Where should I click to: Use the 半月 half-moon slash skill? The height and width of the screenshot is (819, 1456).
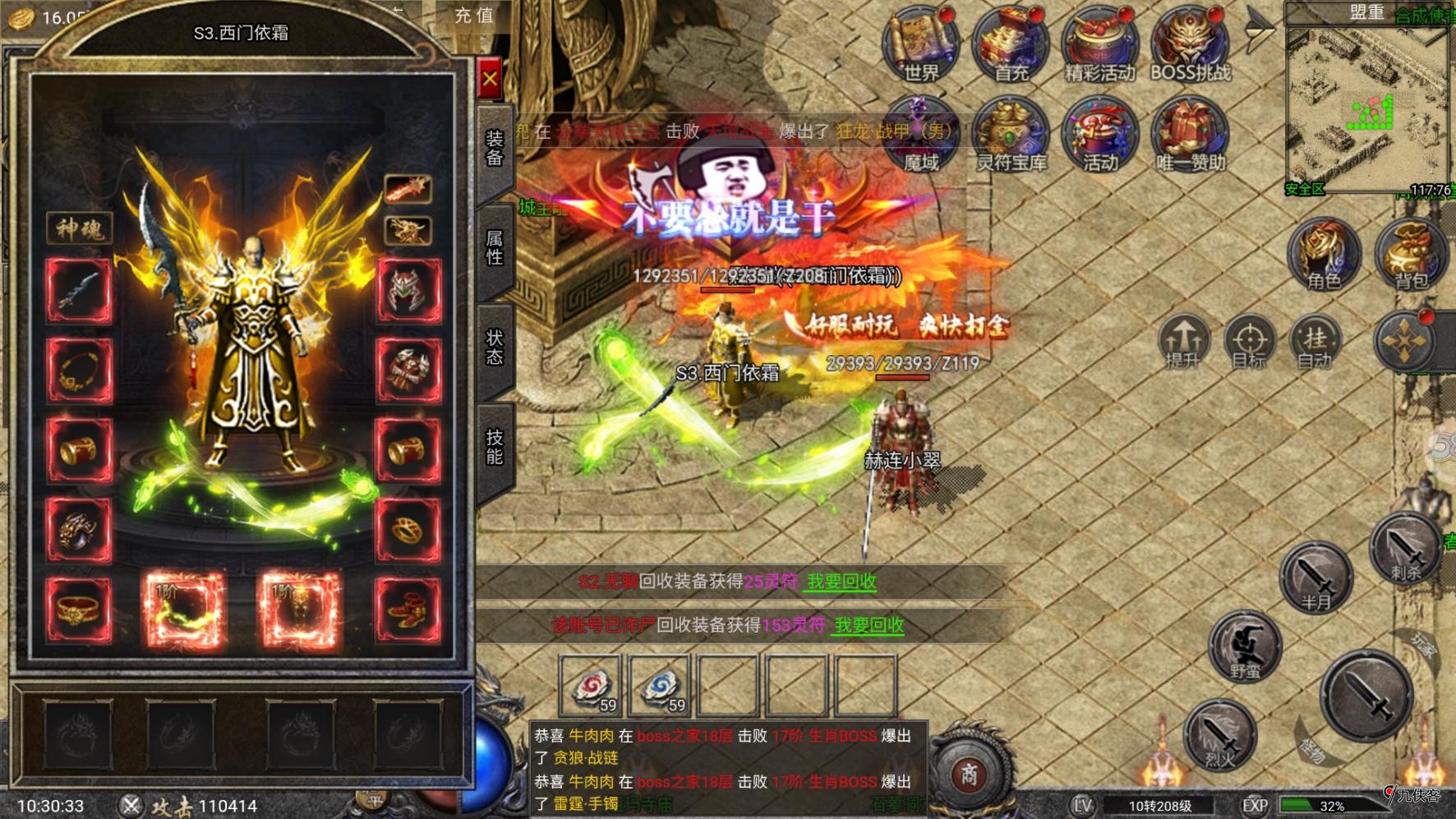point(1315,577)
